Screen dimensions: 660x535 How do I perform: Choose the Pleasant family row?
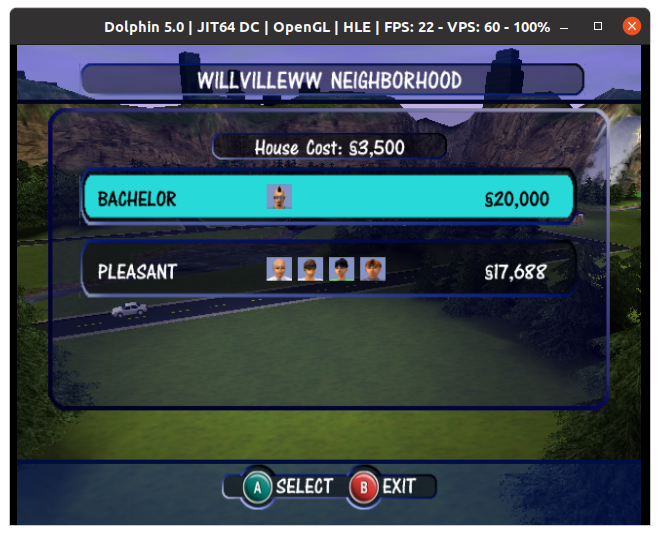coord(328,270)
